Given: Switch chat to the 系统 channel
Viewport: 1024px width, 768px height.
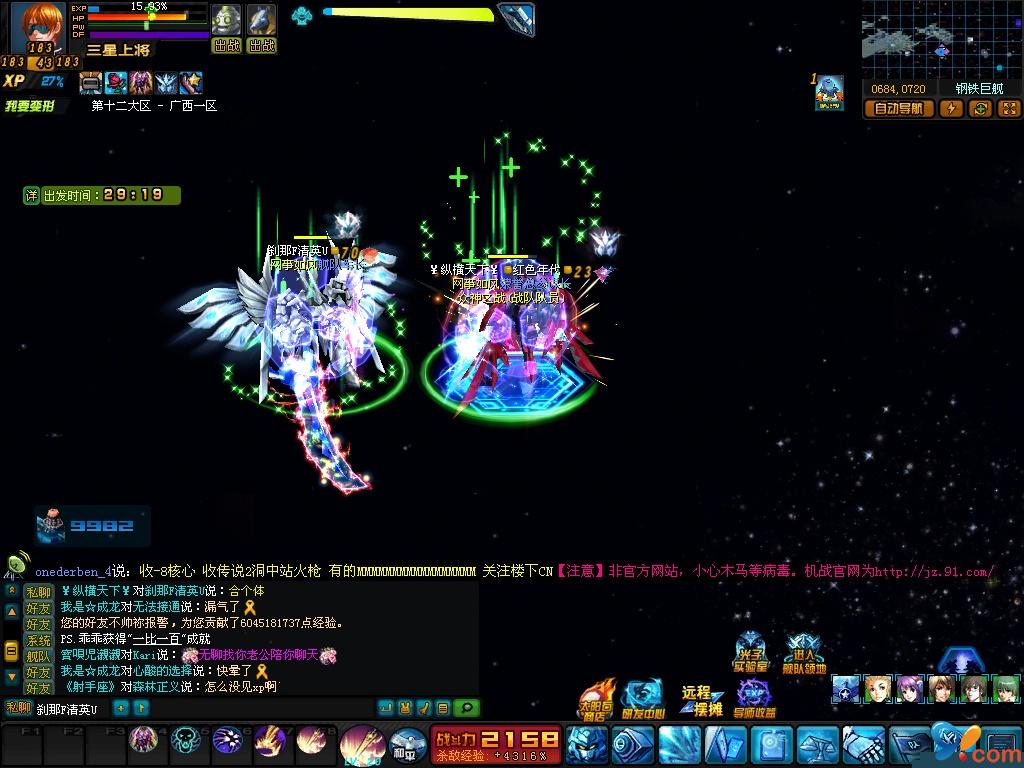Looking at the screenshot, I should click(38, 641).
